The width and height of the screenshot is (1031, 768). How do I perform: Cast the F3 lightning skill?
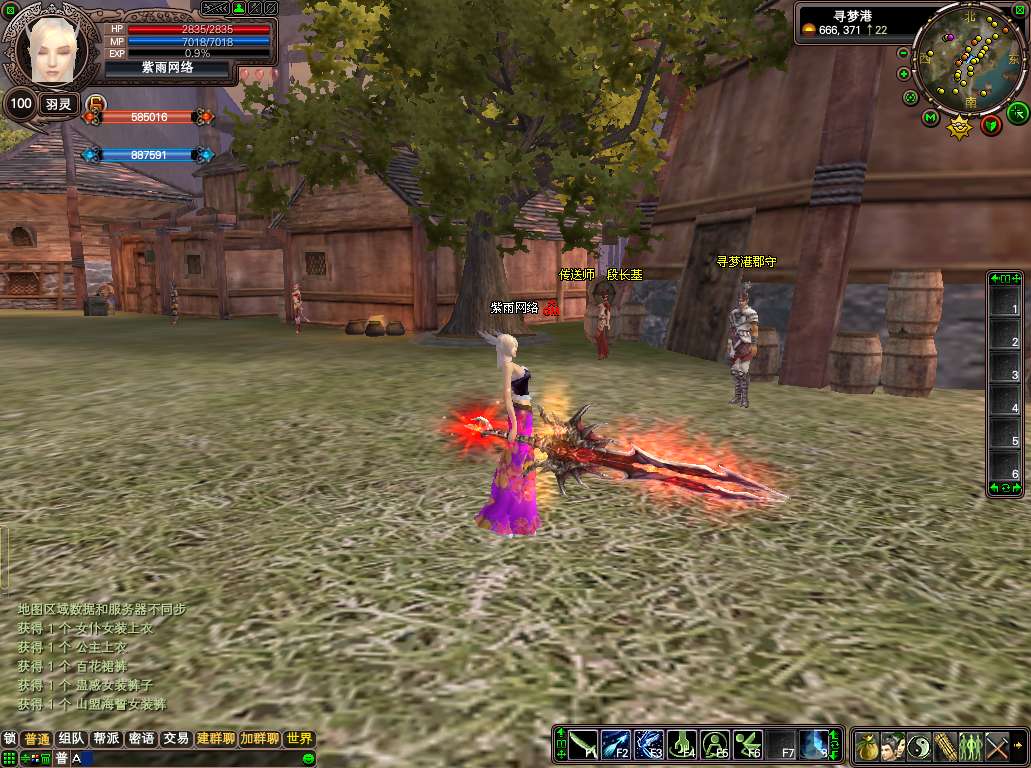[x=649, y=745]
